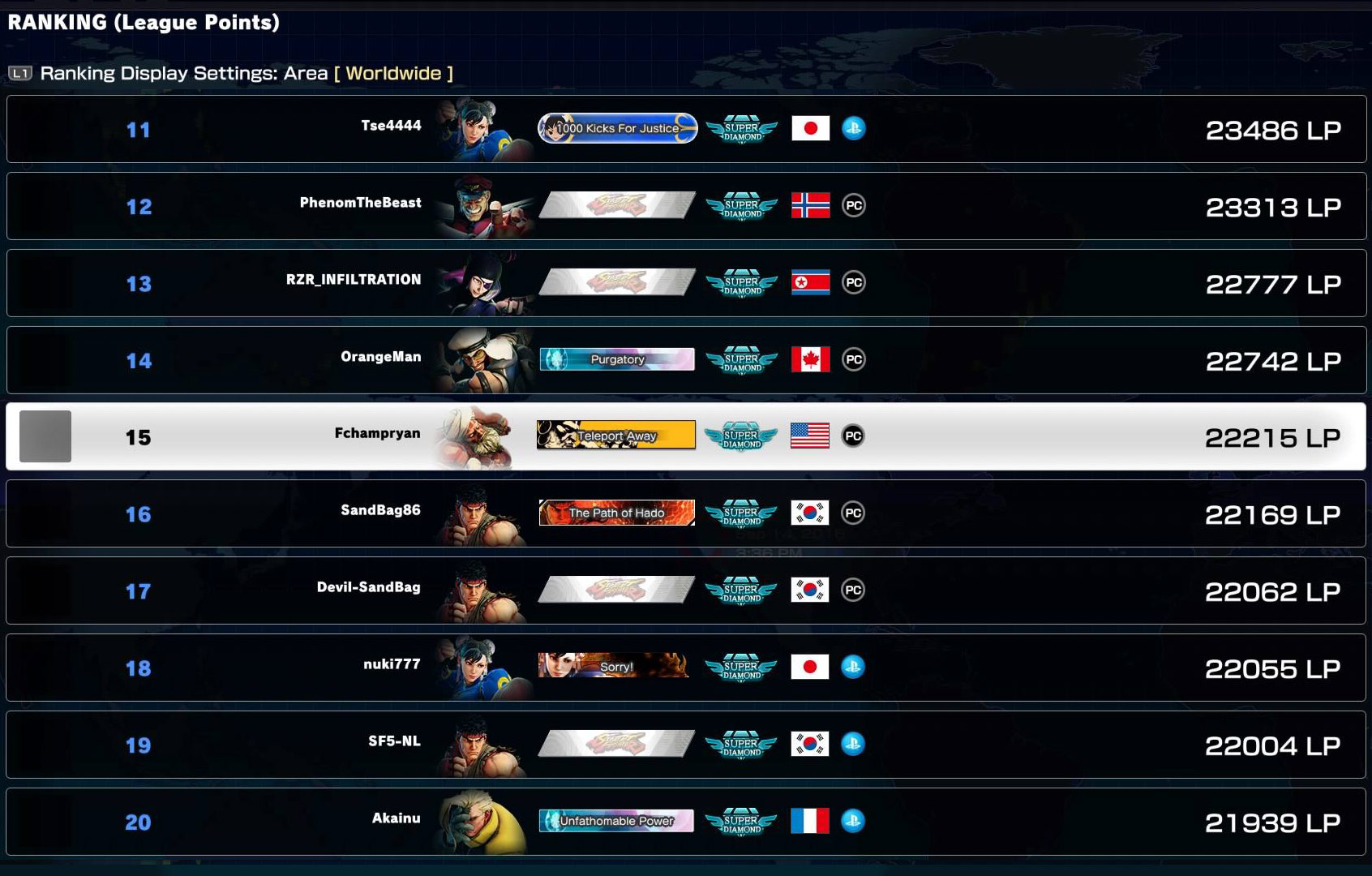Screen dimensions: 1372x876
Task: Click the PC platform icon for PhenomTheBeast
Action: click(854, 205)
